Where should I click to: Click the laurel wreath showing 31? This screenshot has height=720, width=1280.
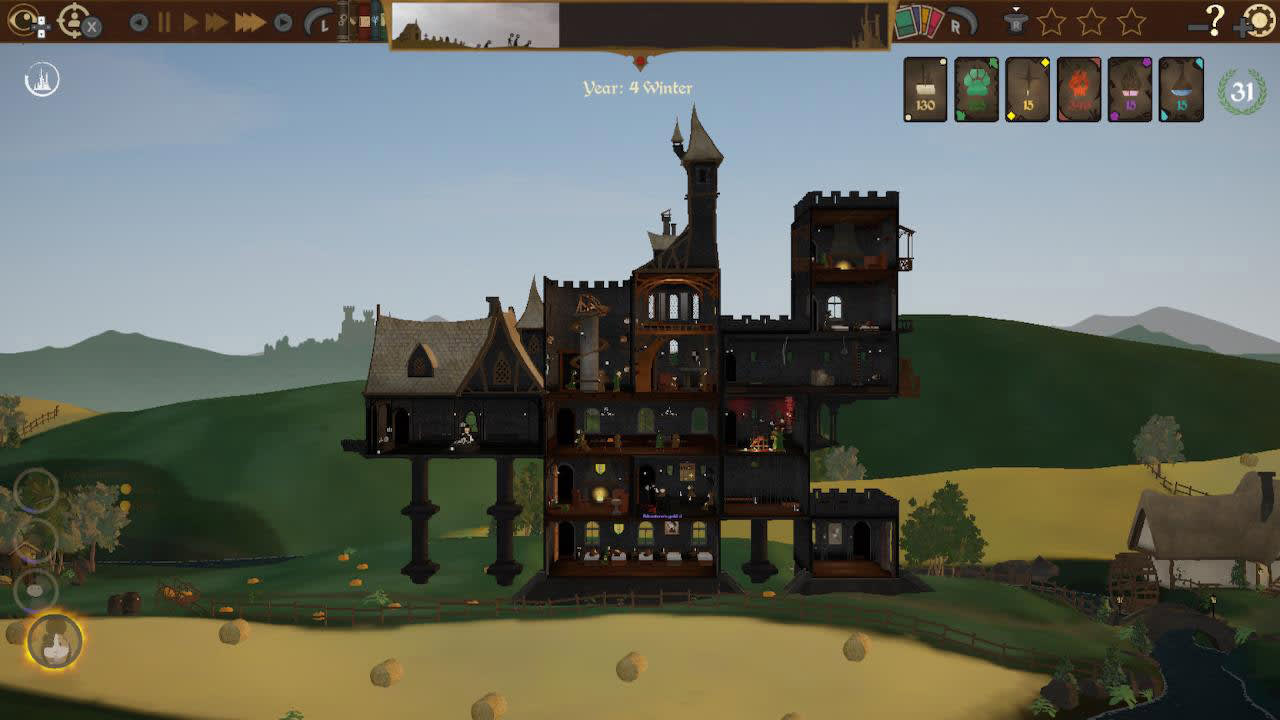(x=1242, y=92)
